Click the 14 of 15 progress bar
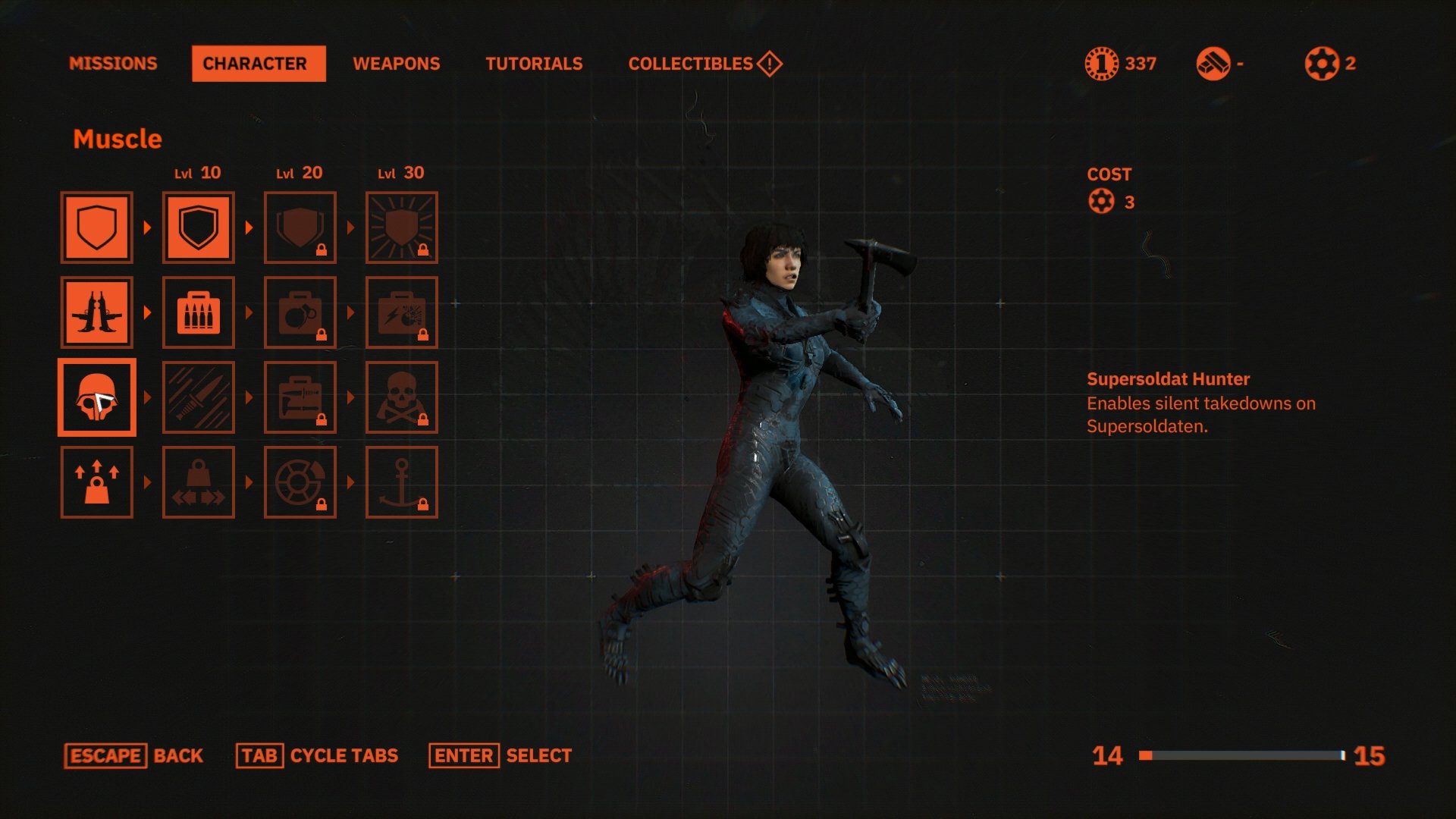This screenshot has height=819, width=1456. 1244,755
